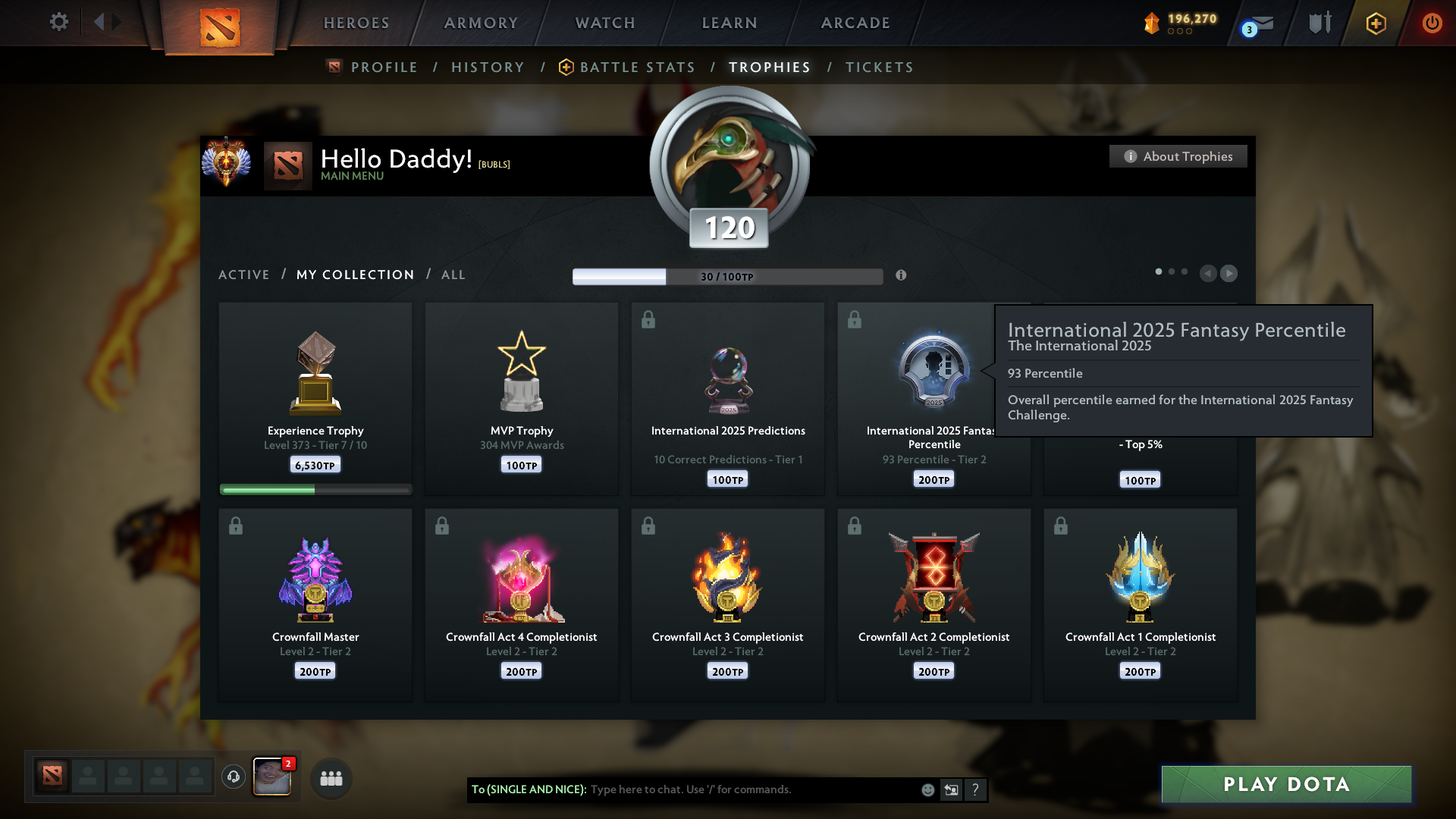Switch to the HISTORY tab
The image size is (1456, 819).
click(x=488, y=67)
